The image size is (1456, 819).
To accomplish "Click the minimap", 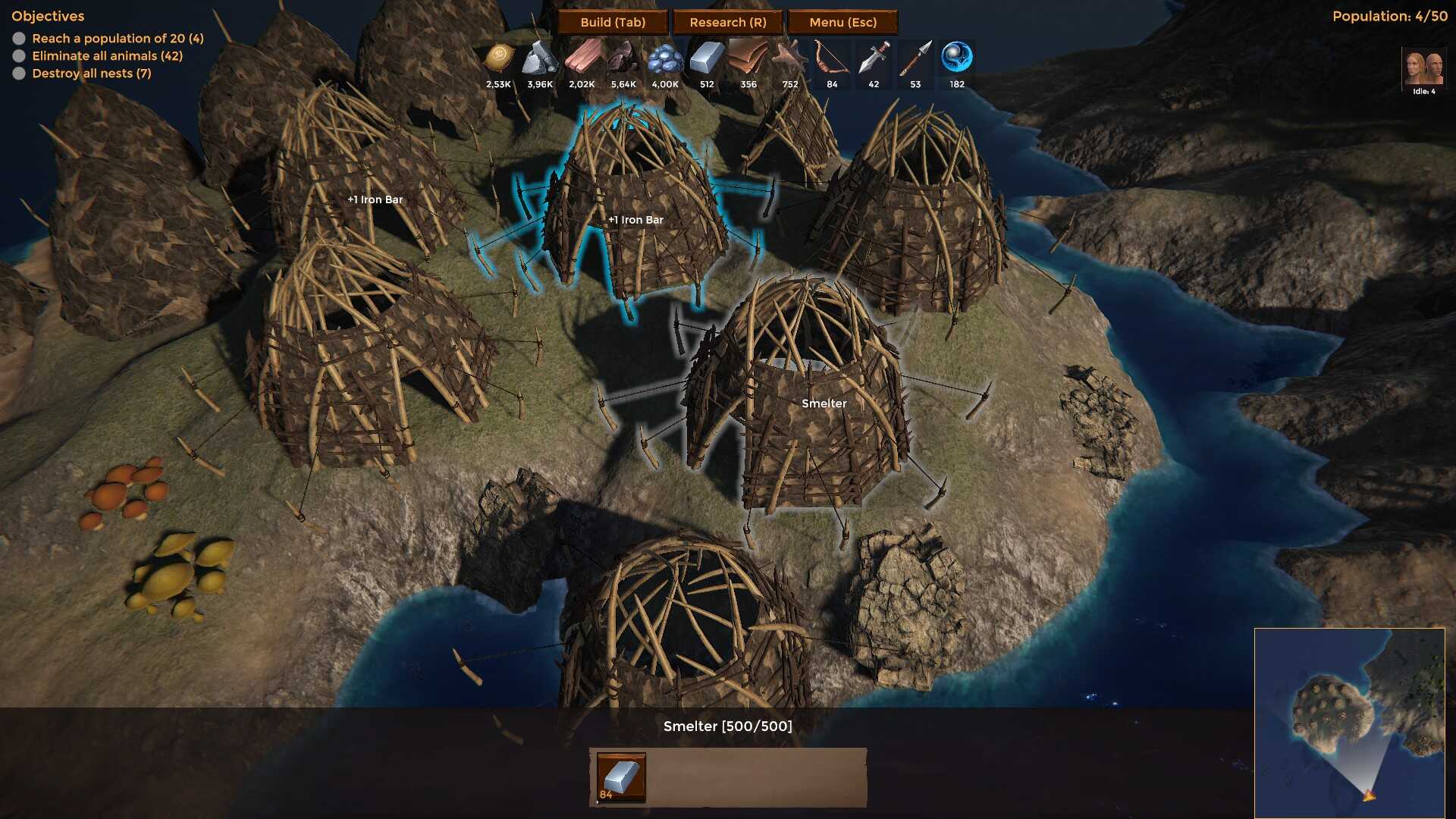I will point(1349,723).
